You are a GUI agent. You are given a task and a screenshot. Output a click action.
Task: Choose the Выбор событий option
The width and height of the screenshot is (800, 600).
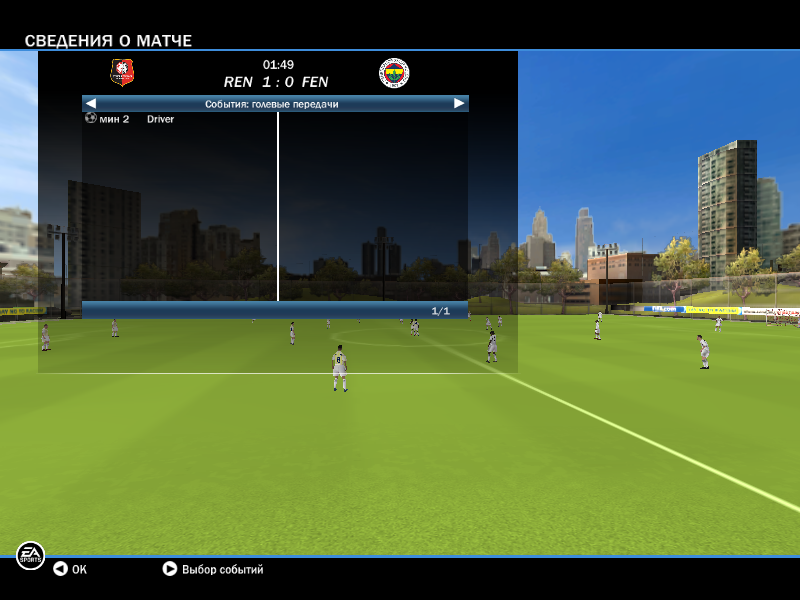tap(212, 569)
